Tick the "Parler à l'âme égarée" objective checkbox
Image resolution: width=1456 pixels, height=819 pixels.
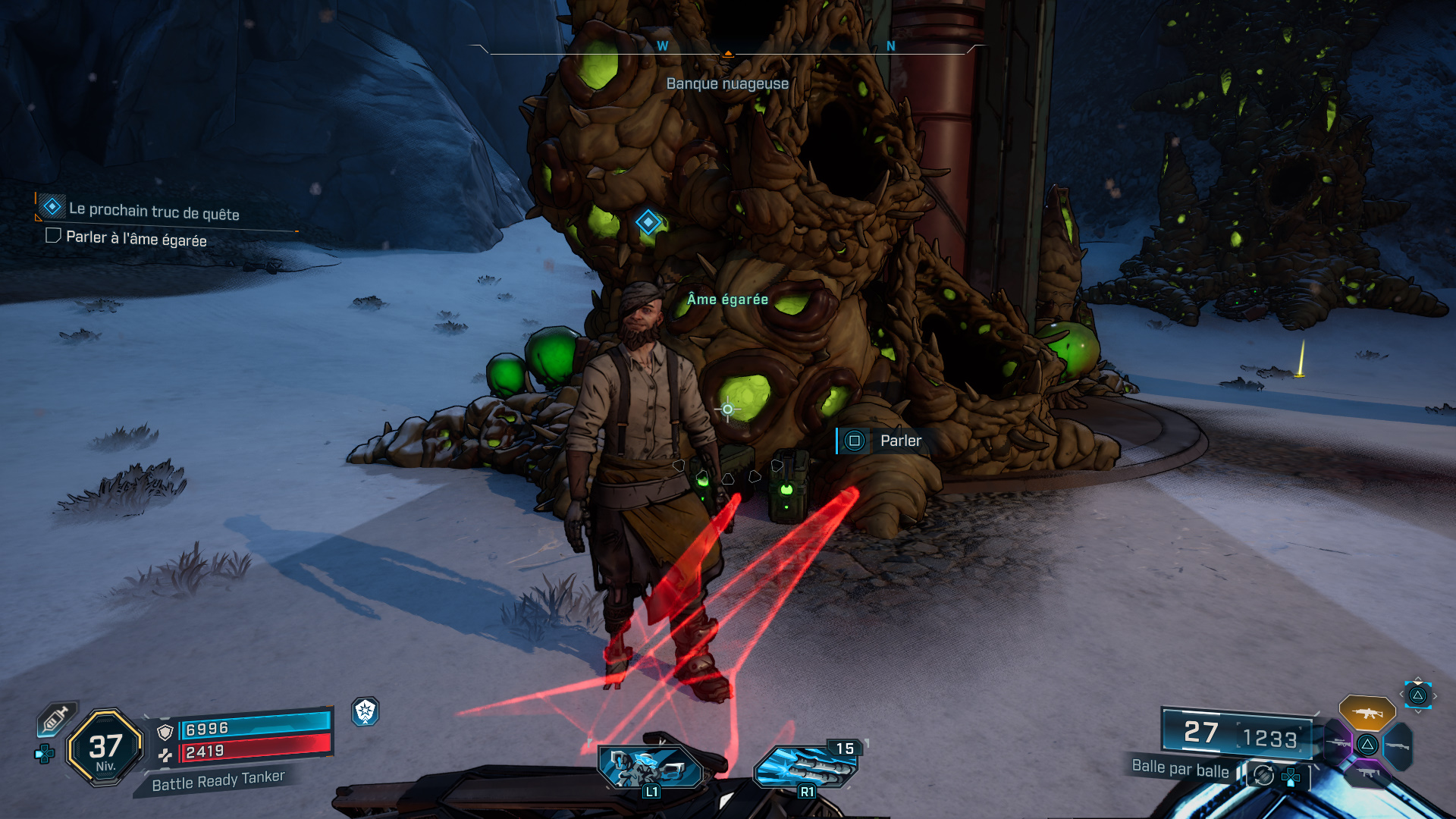point(53,236)
